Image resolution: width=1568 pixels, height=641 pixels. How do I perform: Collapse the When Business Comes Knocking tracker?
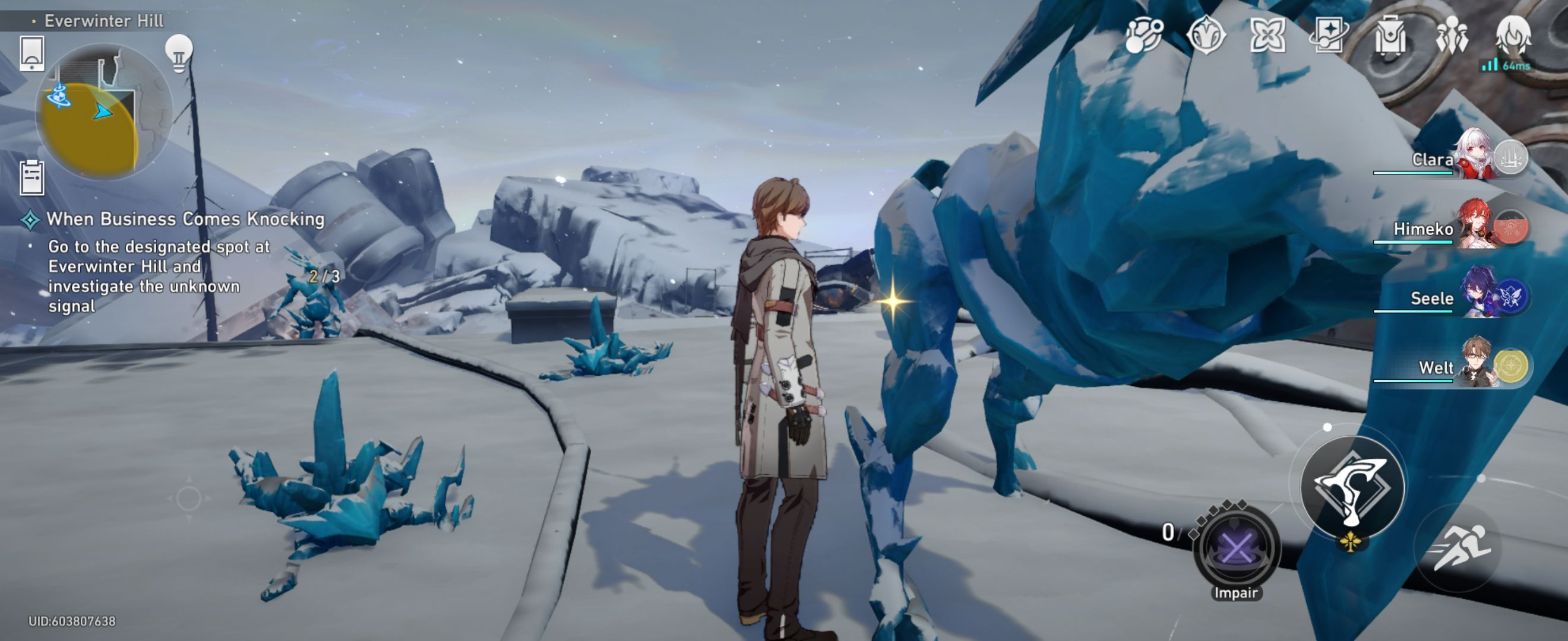coord(29,220)
